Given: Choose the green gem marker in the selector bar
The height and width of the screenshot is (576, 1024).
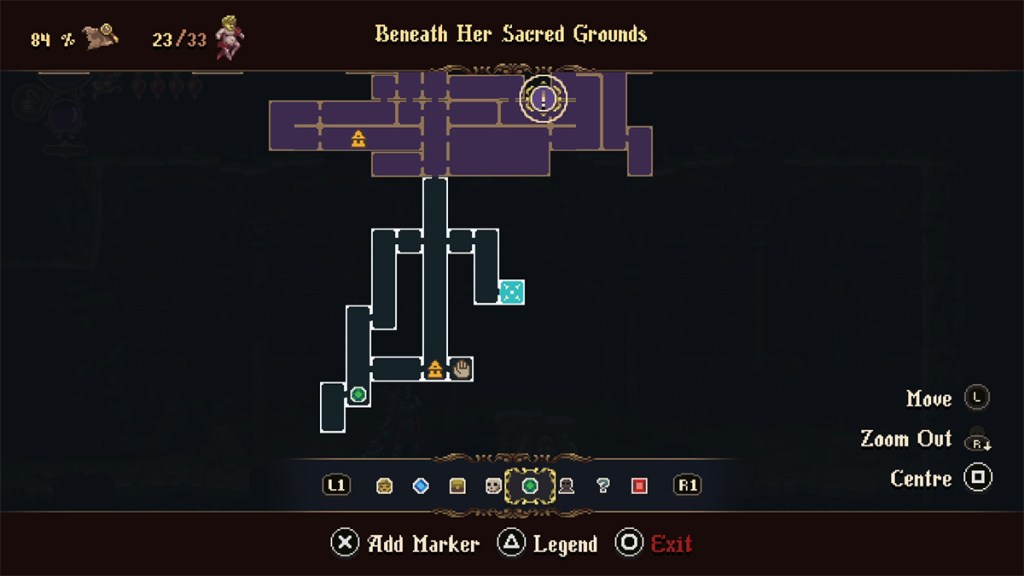Looking at the screenshot, I should click(530, 486).
